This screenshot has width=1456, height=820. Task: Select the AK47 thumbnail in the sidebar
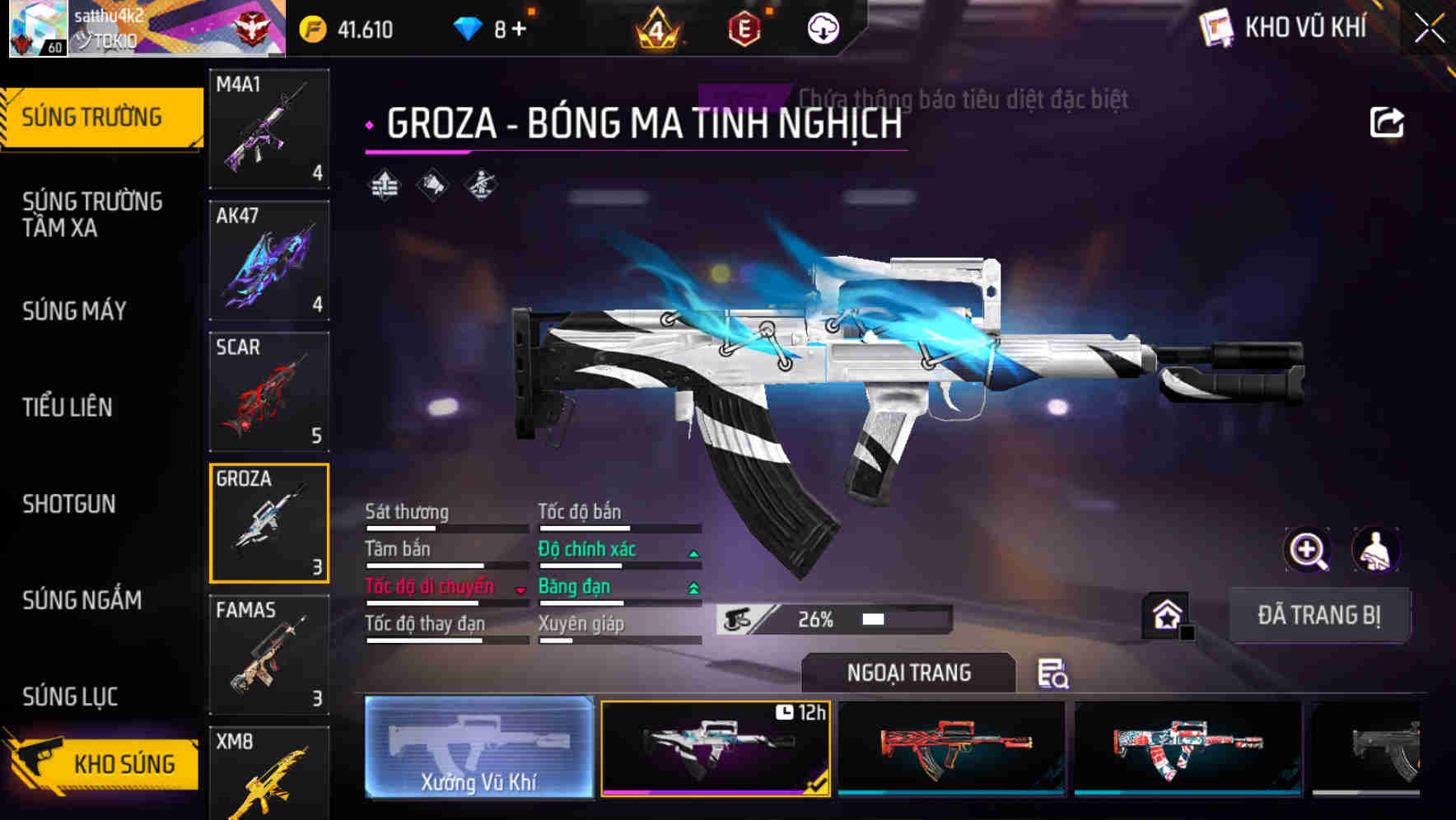click(269, 259)
